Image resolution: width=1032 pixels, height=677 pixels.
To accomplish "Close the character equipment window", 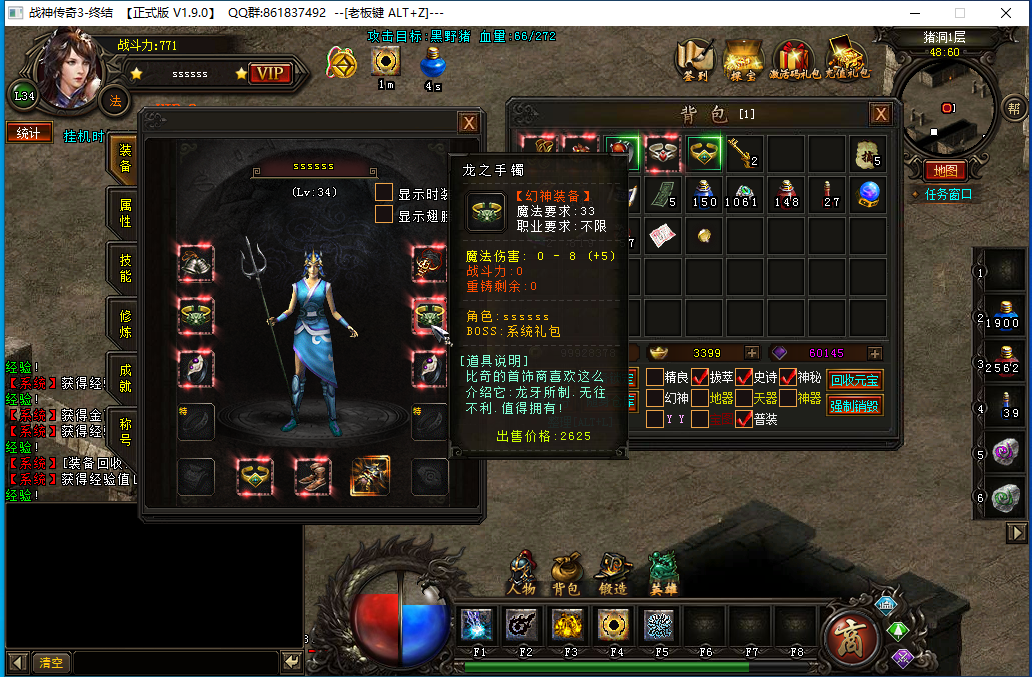I will tap(468, 123).
